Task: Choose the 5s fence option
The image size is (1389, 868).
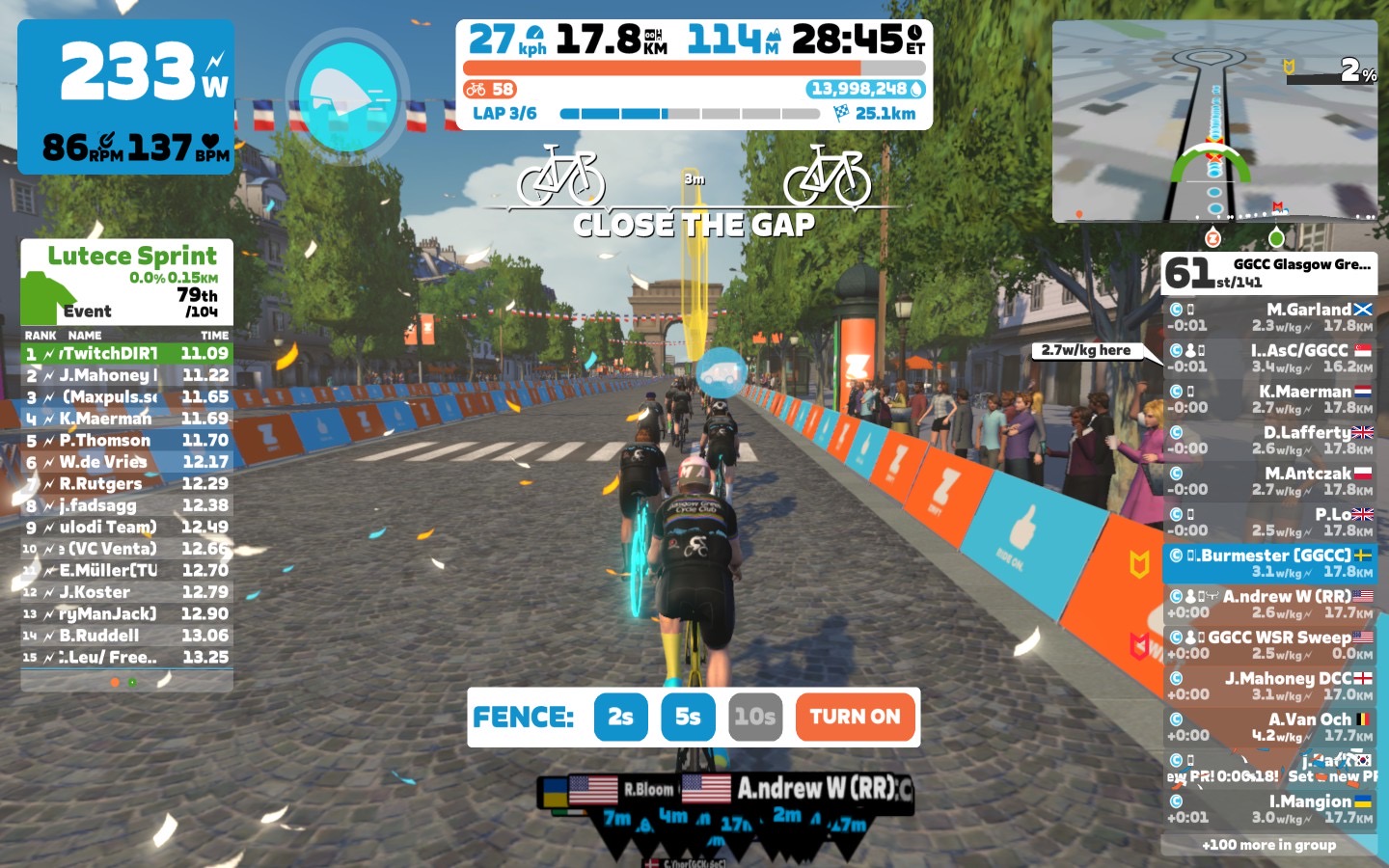Action: coord(688,717)
